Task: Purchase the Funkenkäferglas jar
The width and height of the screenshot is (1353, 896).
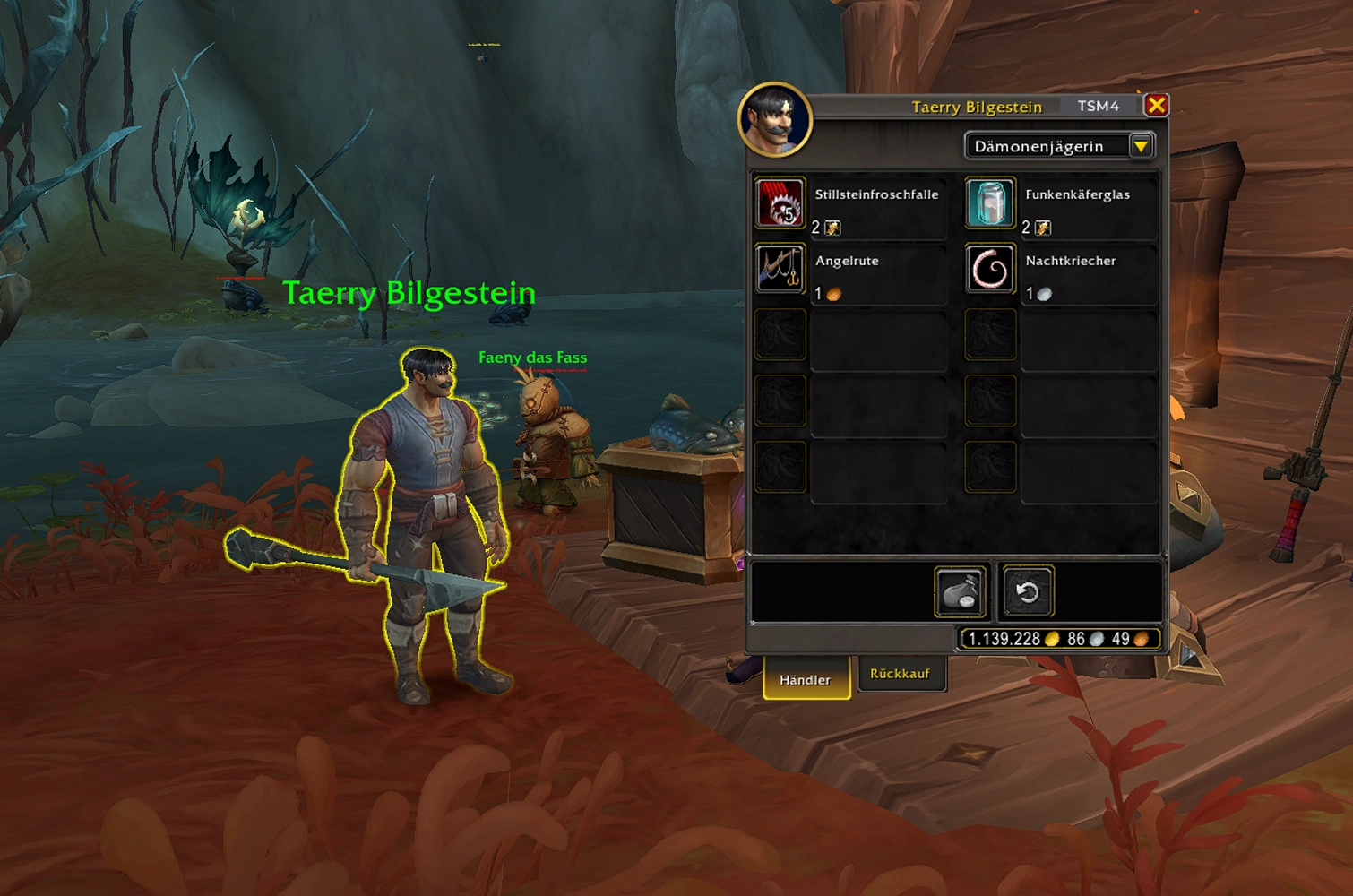Action: coord(990,203)
